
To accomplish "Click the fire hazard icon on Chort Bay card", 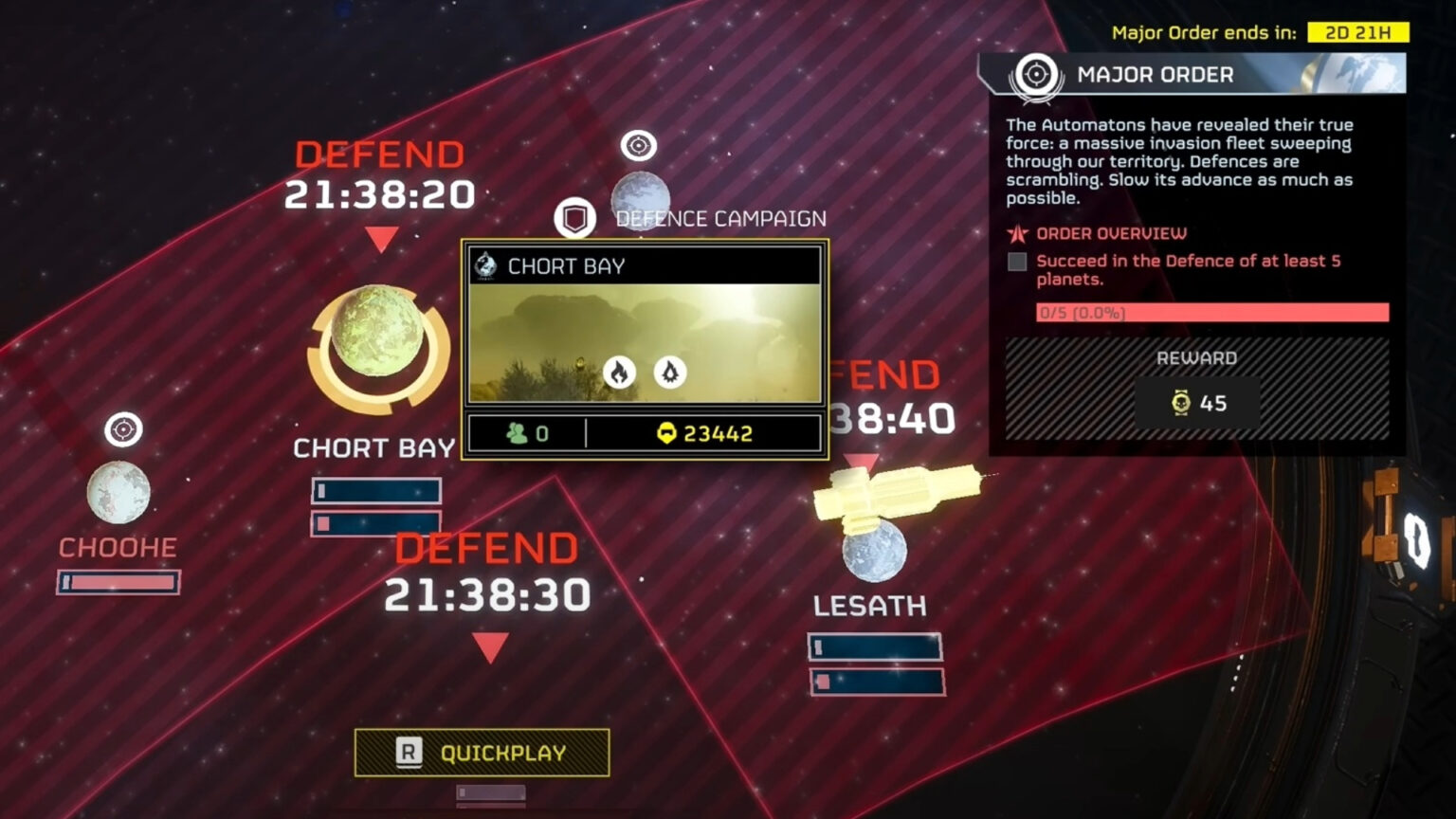I will 619,373.
